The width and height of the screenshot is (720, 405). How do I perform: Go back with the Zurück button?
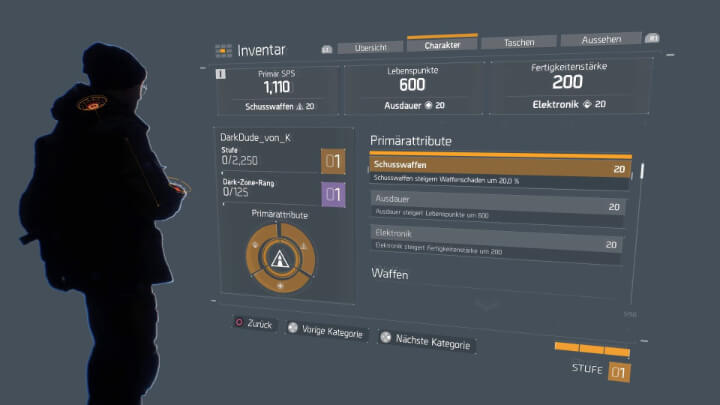[x=254, y=325]
